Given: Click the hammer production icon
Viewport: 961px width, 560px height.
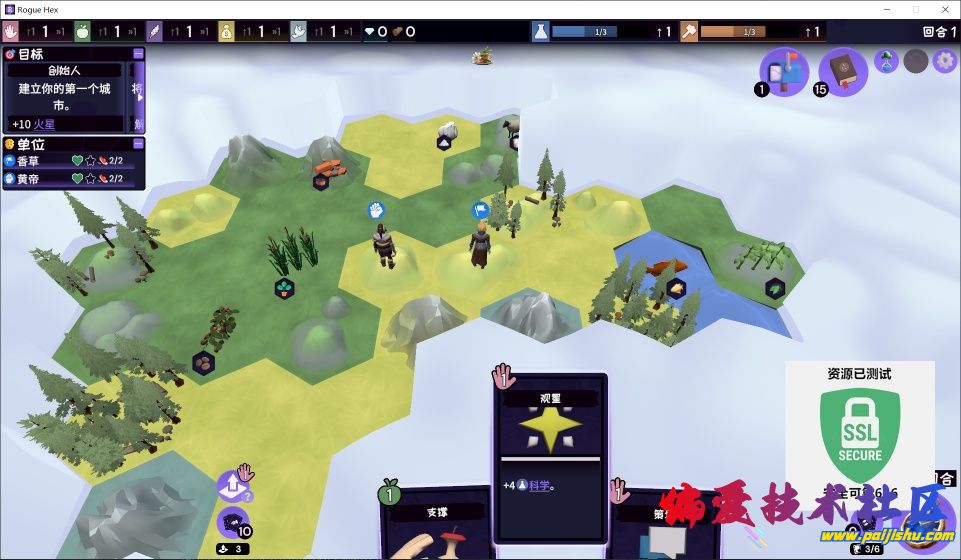Looking at the screenshot, I should [690, 32].
